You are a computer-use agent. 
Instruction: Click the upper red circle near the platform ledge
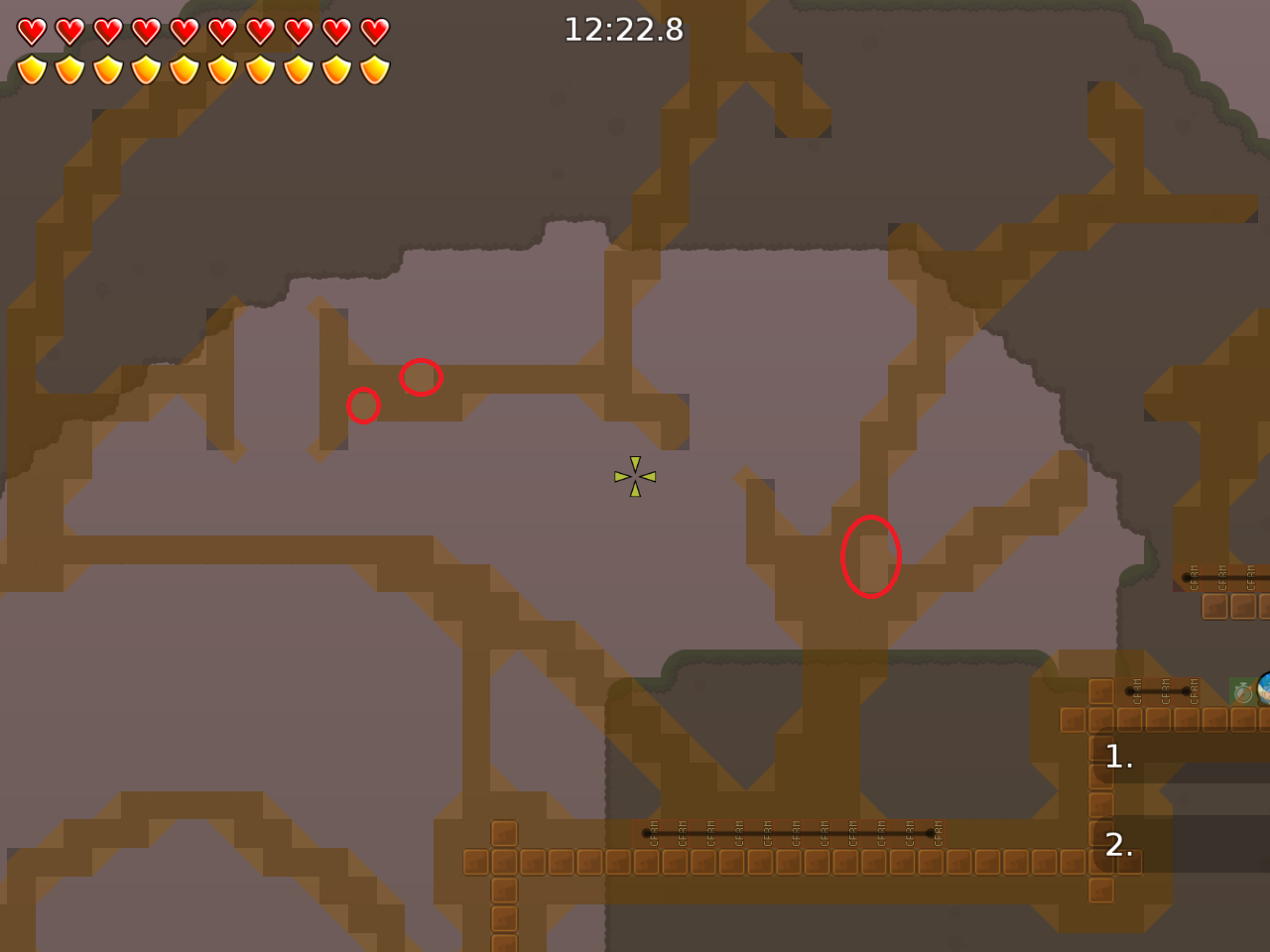(421, 378)
